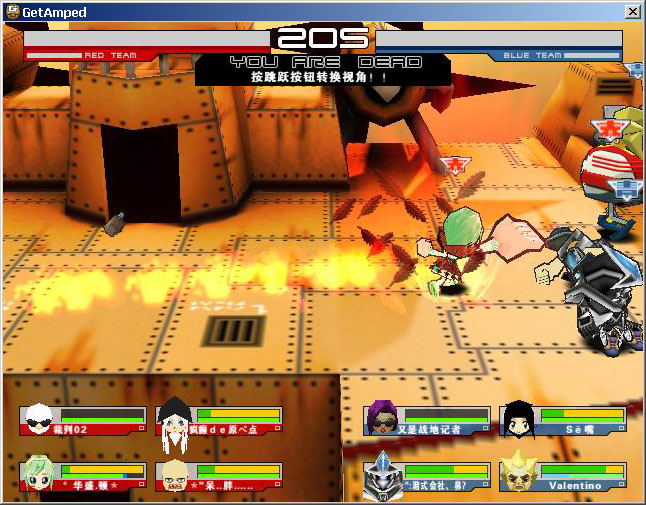Viewport: 646px width, 505px height.
Task: Select the blonde 呆..胖 player portrait
Action: [174, 474]
